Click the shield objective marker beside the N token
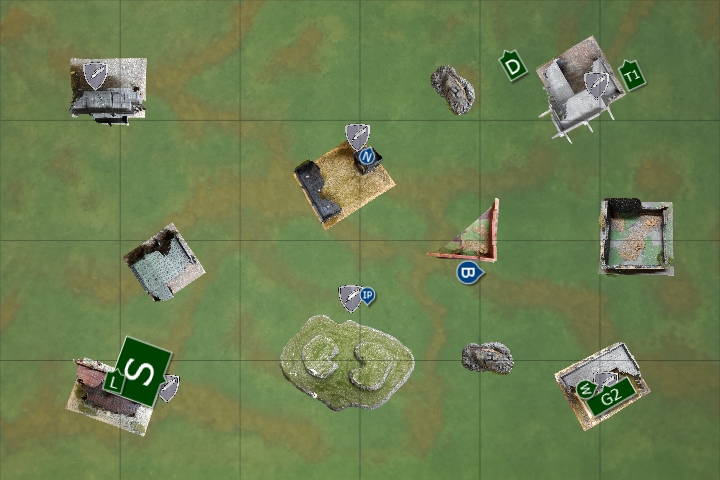Image resolution: width=720 pixels, height=480 pixels. coord(357,136)
